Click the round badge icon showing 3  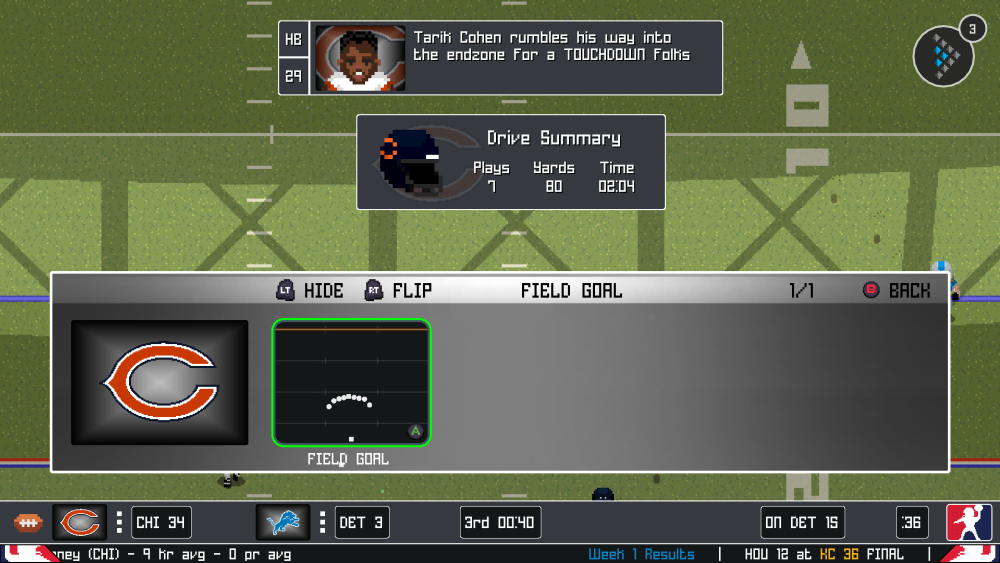(944, 54)
